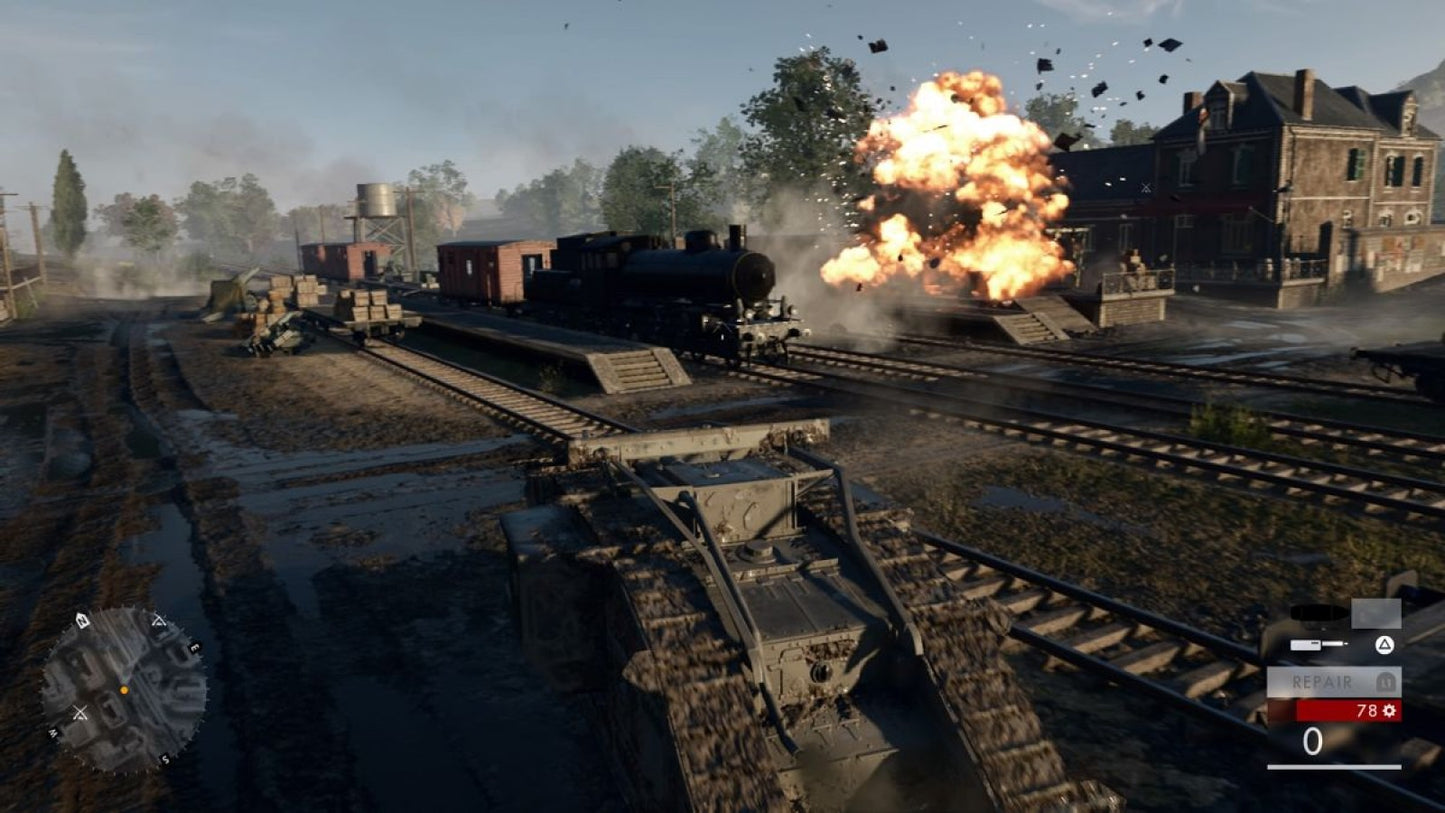Click the REPAIR action label
This screenshot has height=813, width=1445.
tap(1321, 680)
